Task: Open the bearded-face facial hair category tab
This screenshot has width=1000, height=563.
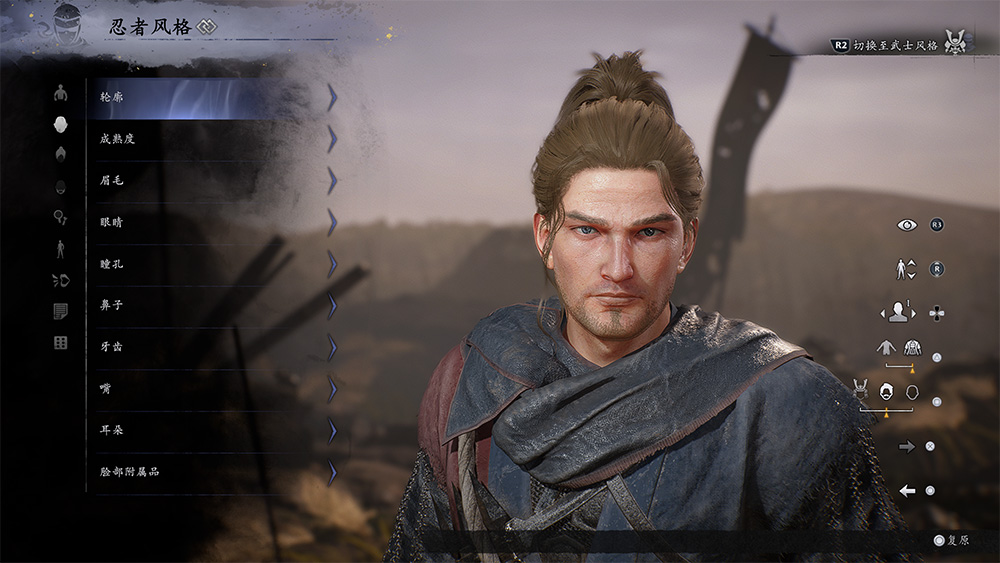Action: click(61, 186)
